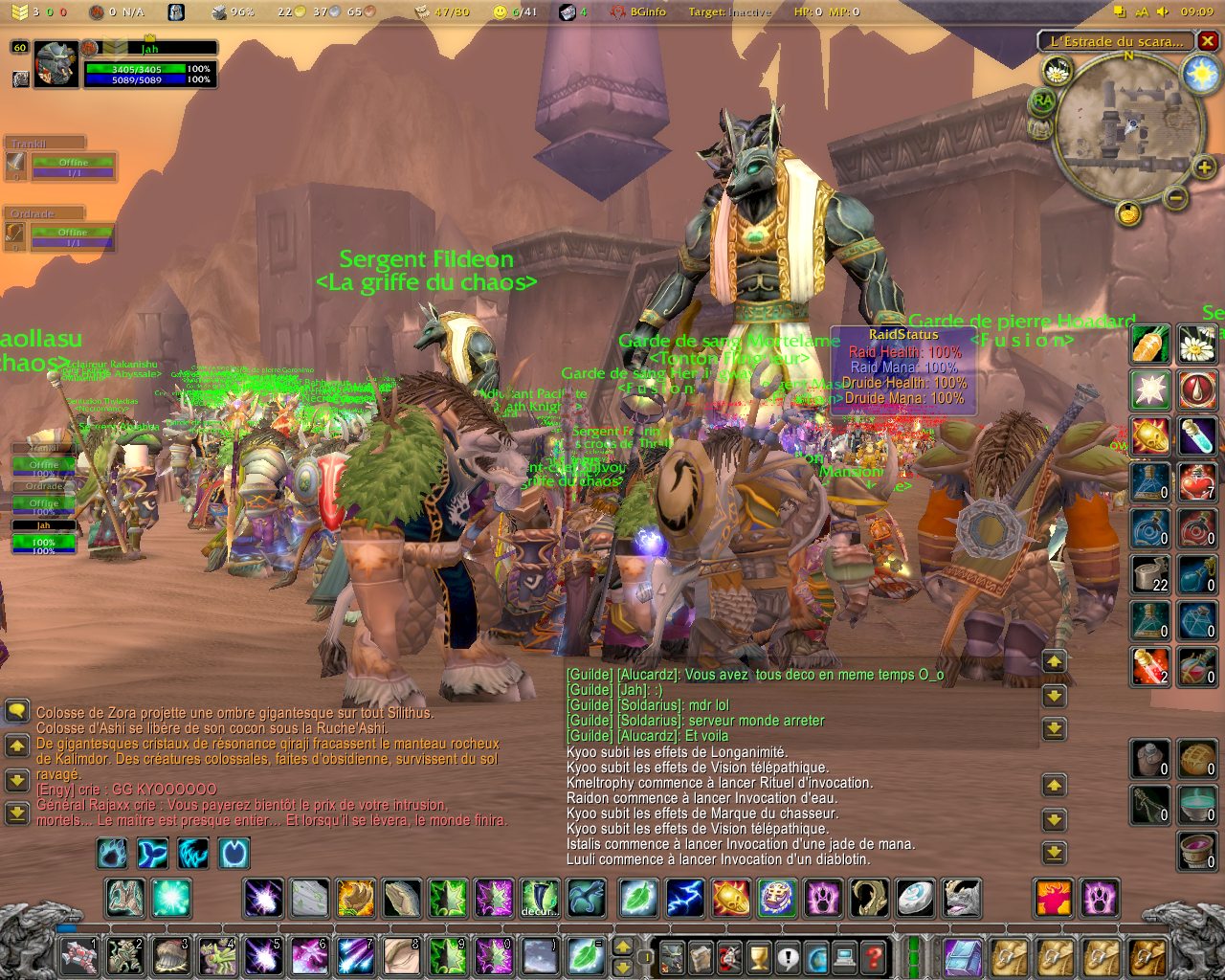The height and width of the screenshot is (980, 1225).
Task: Use the red heart potion with 7 charges
Action: pyautogui.click(x=1196, y=481)
